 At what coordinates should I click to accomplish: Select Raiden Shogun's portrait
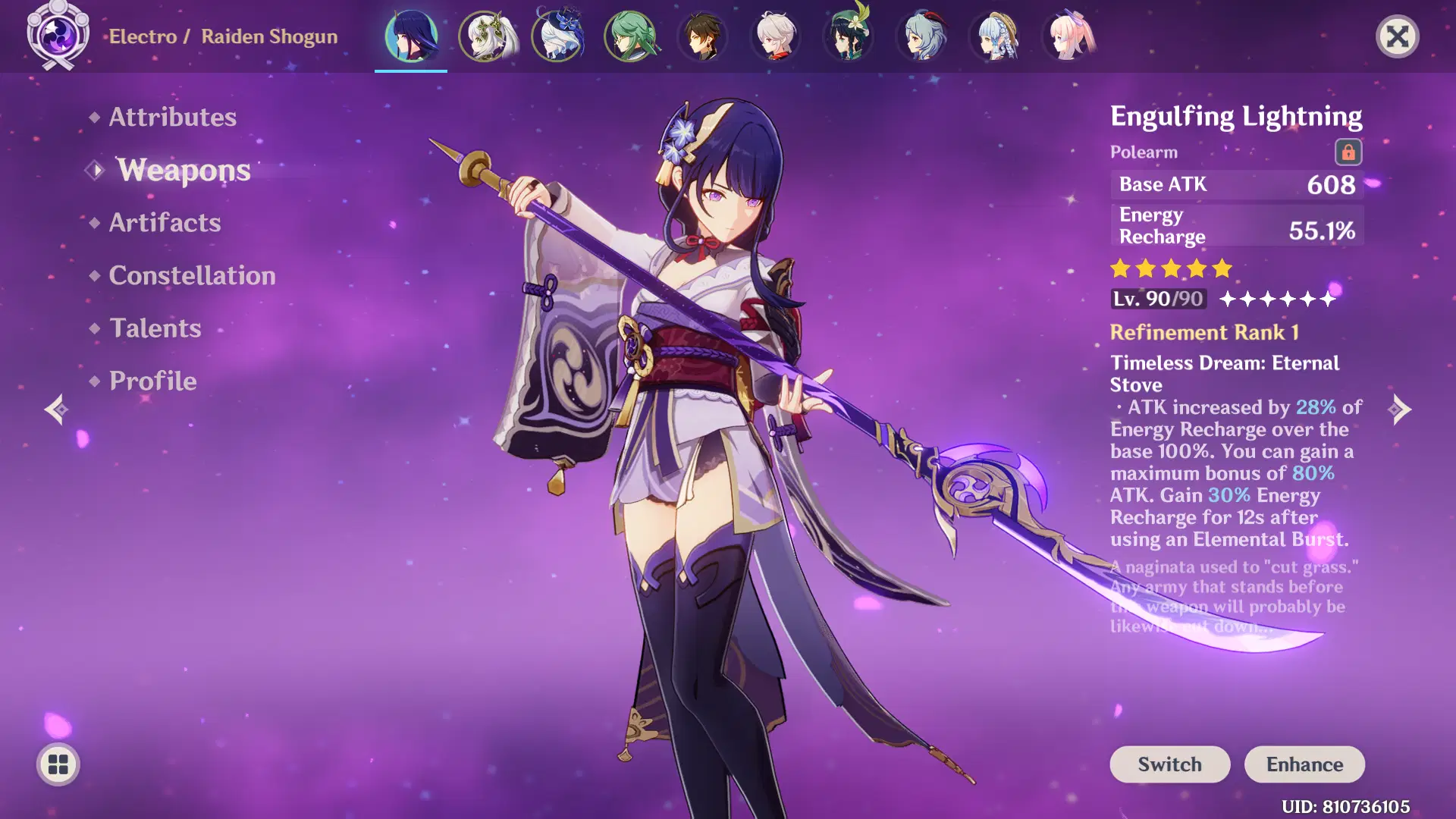tap(411, 36)
